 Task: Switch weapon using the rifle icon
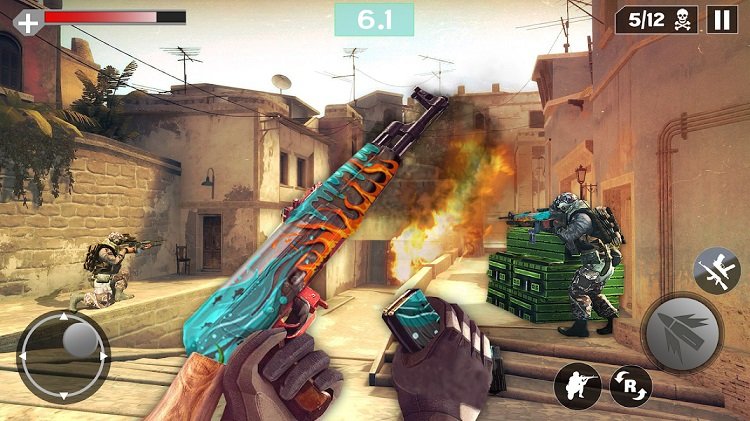click(x=717, y=272)
